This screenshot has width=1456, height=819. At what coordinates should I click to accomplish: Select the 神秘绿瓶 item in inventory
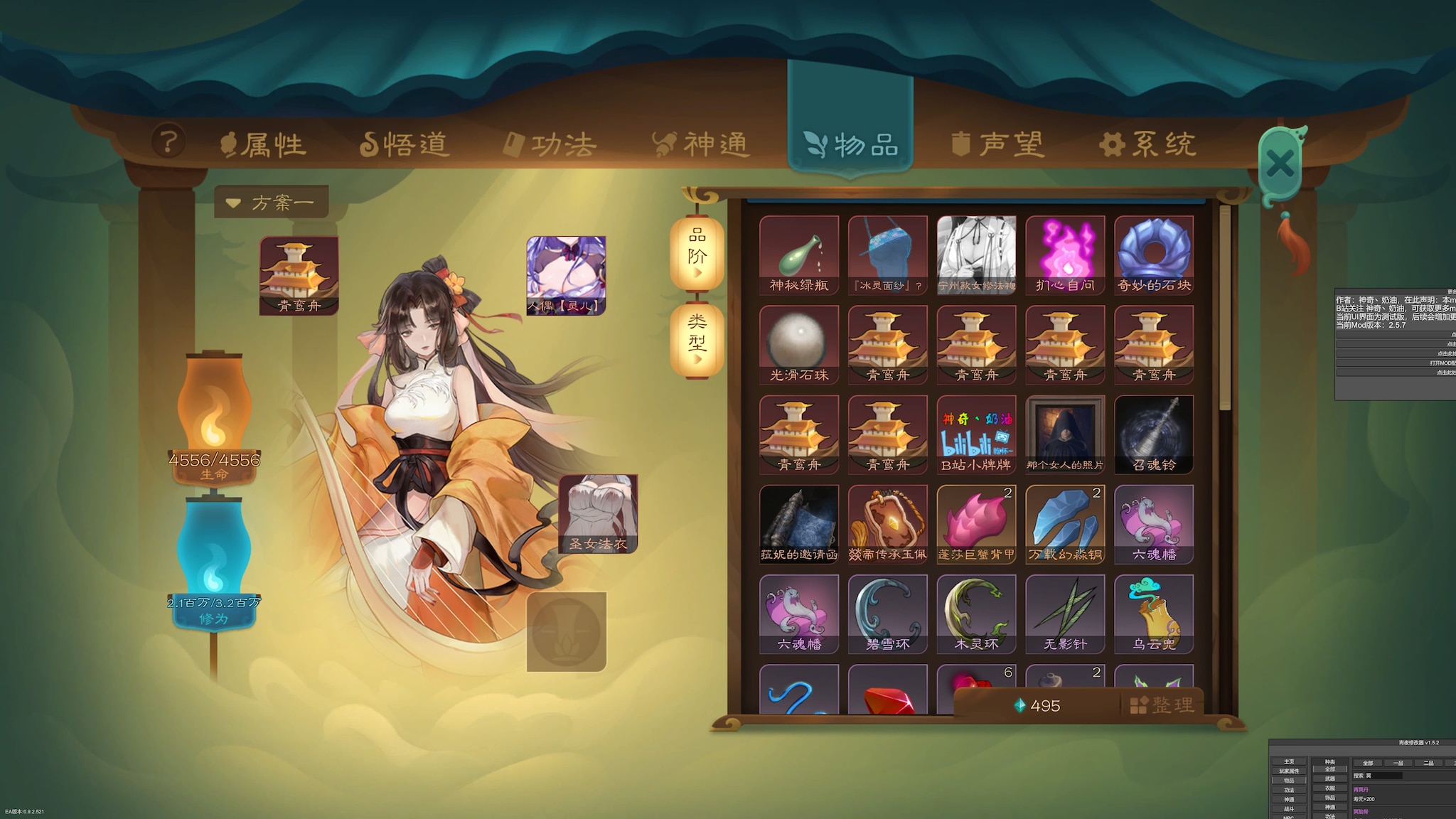coord(799,254)
